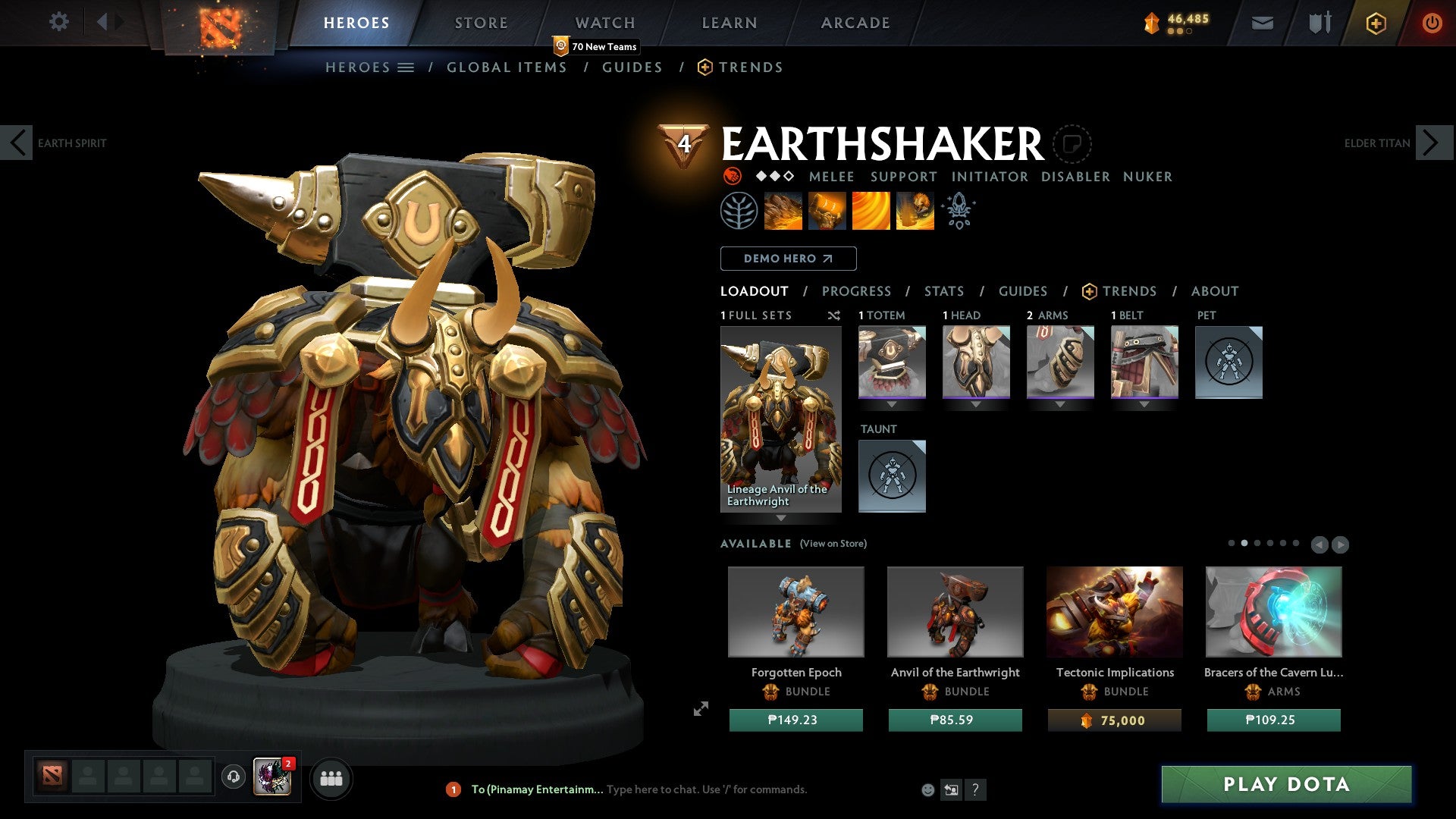Expand the HEAD item slot arrow
1456x819 pixels.
click(976, 404)
